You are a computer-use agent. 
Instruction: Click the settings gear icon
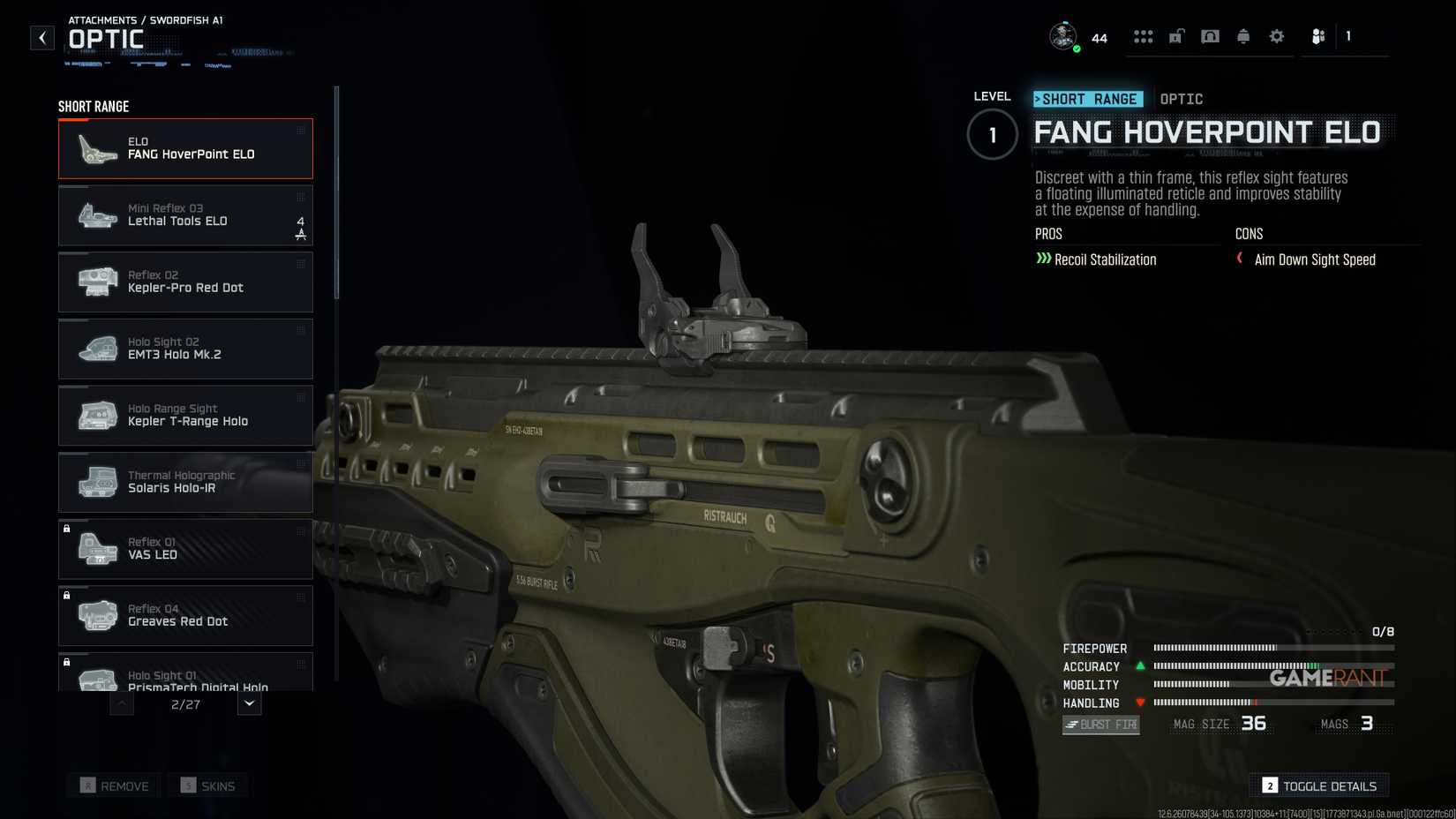coord(1276,36)
